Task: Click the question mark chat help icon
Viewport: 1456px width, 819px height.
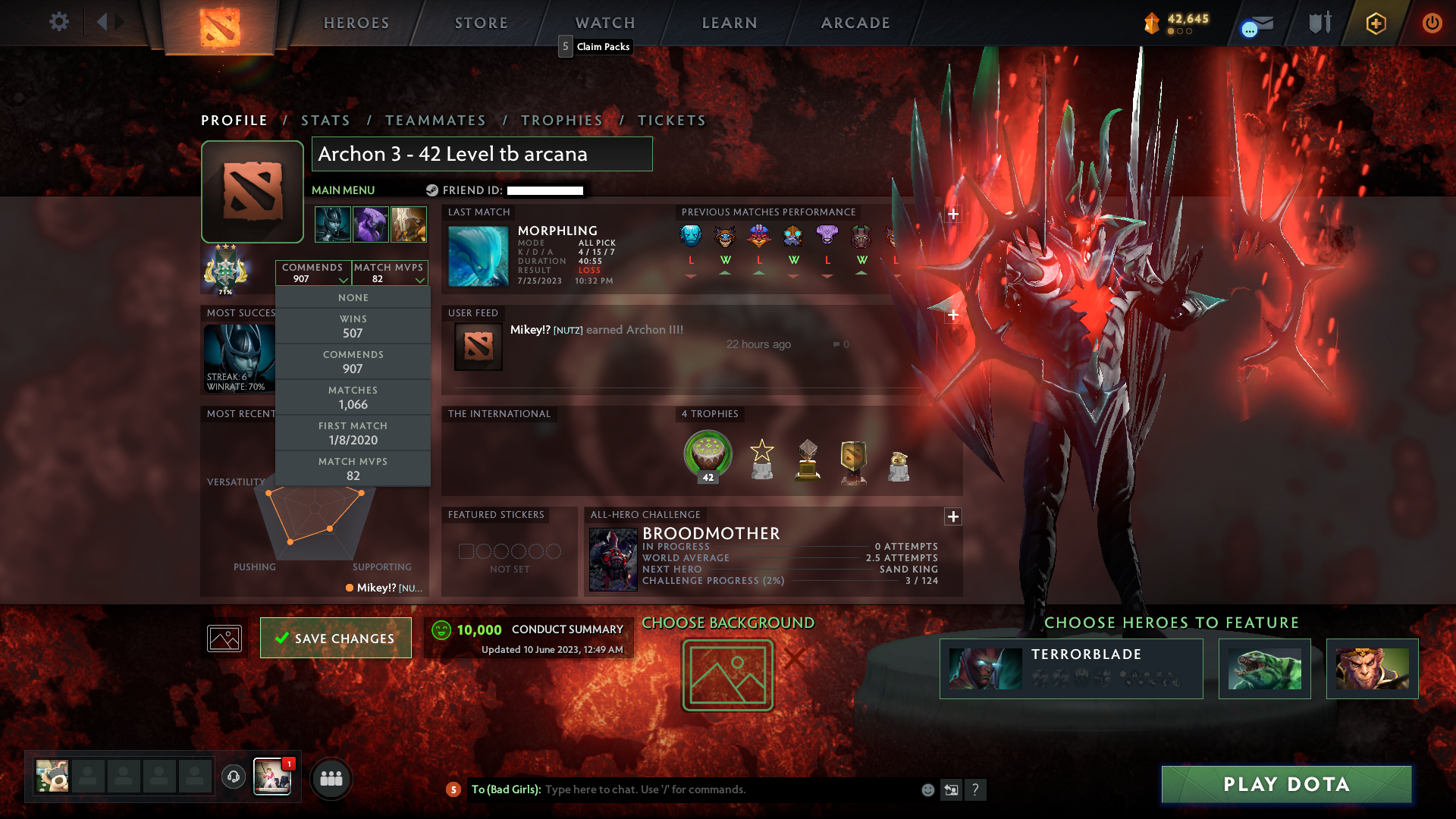Action: (x=977, y=789)
